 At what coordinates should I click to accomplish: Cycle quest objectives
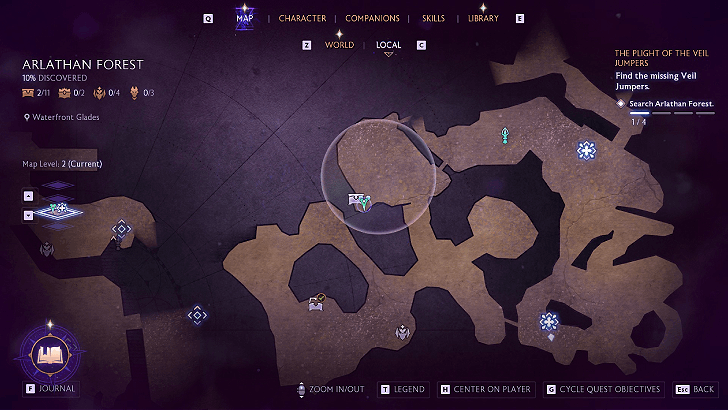point(603,389)
